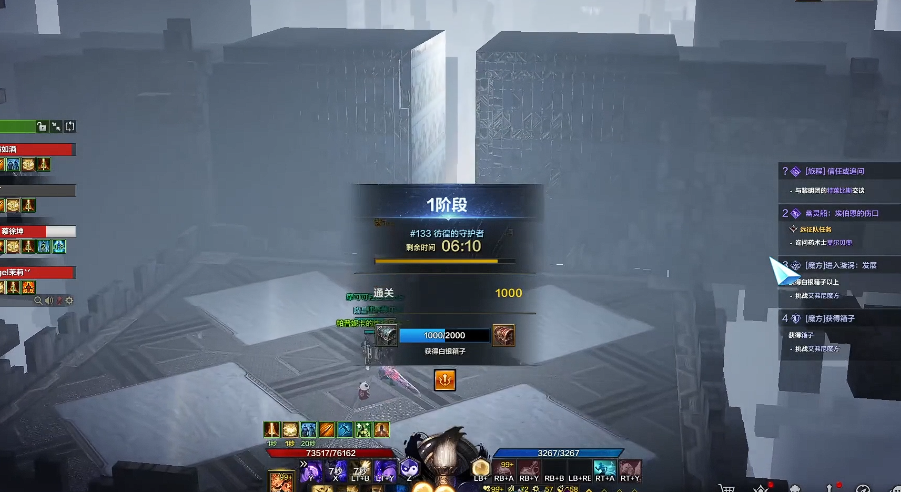
Task: Click the party frame collapse arrows icon
Action: [x=56, y=127]
